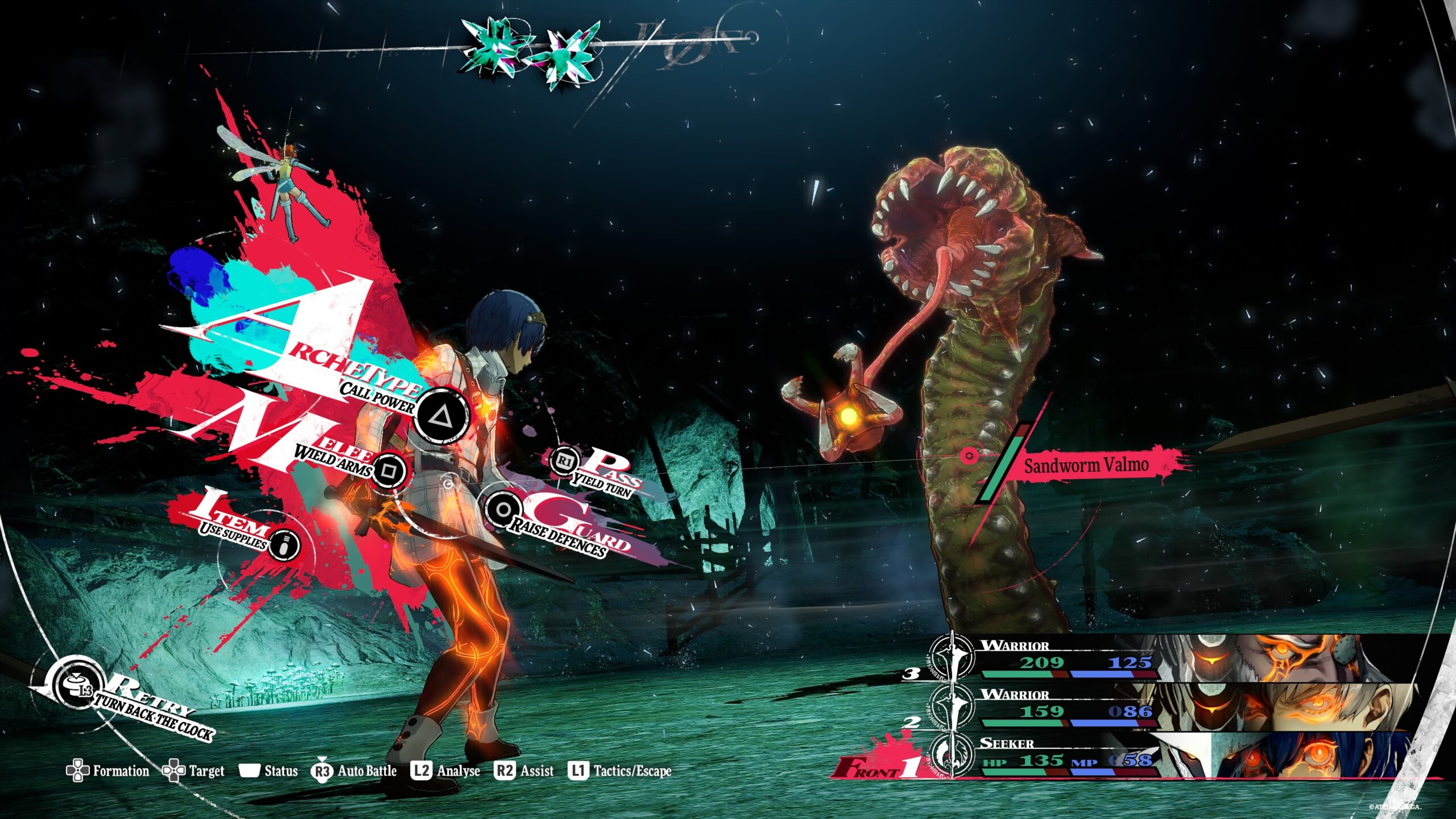Choose the Analyse option
Screen dimensions: 1456x819
tap(446, 771)
